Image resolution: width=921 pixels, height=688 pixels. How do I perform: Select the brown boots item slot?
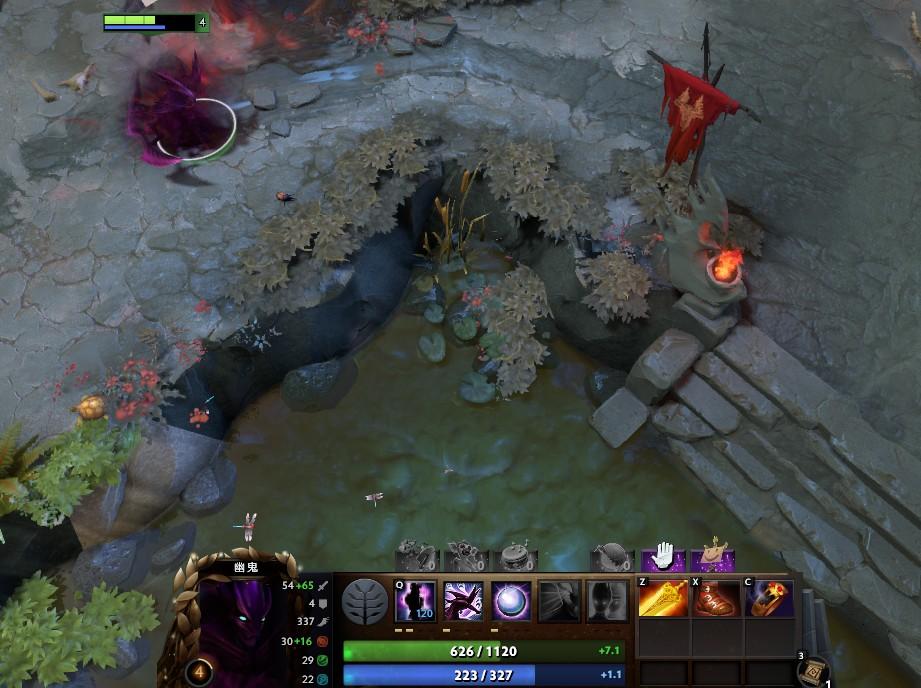coord(716,599)
